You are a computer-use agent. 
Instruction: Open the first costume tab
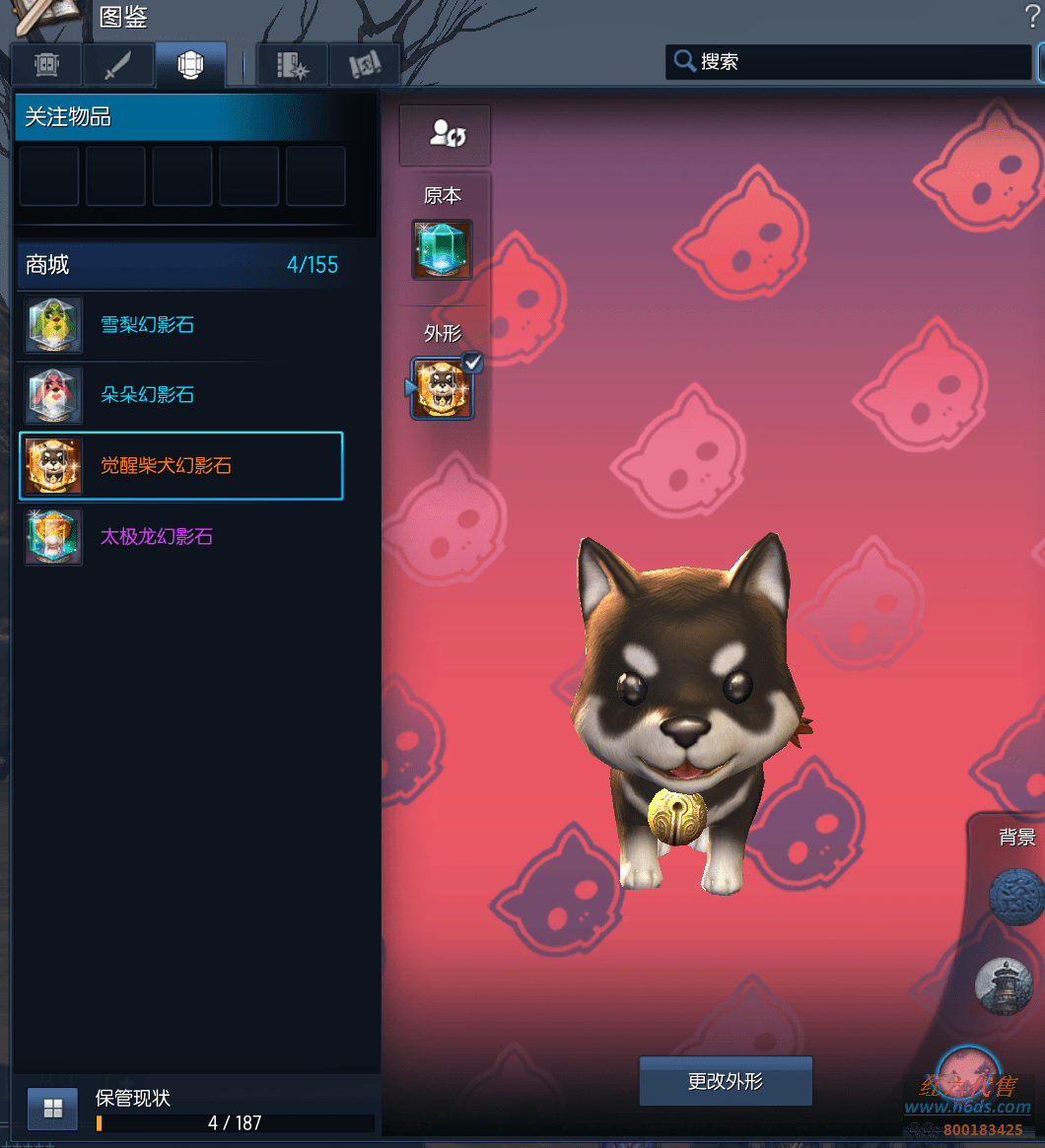coord(46,65)
